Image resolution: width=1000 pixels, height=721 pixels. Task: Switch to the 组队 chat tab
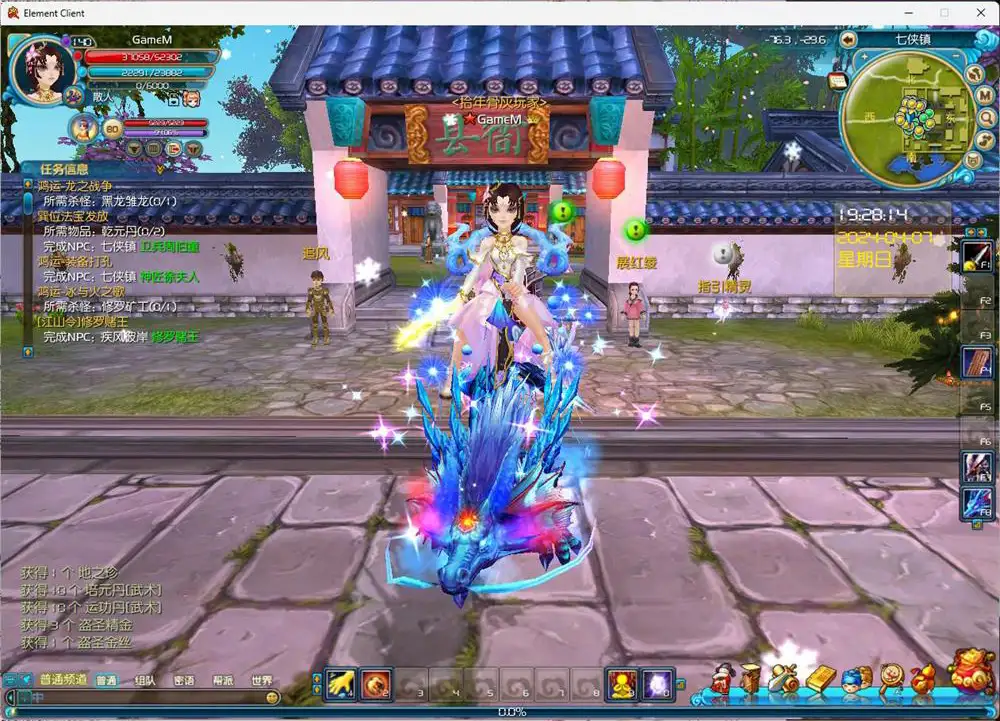tap(145, 681)
